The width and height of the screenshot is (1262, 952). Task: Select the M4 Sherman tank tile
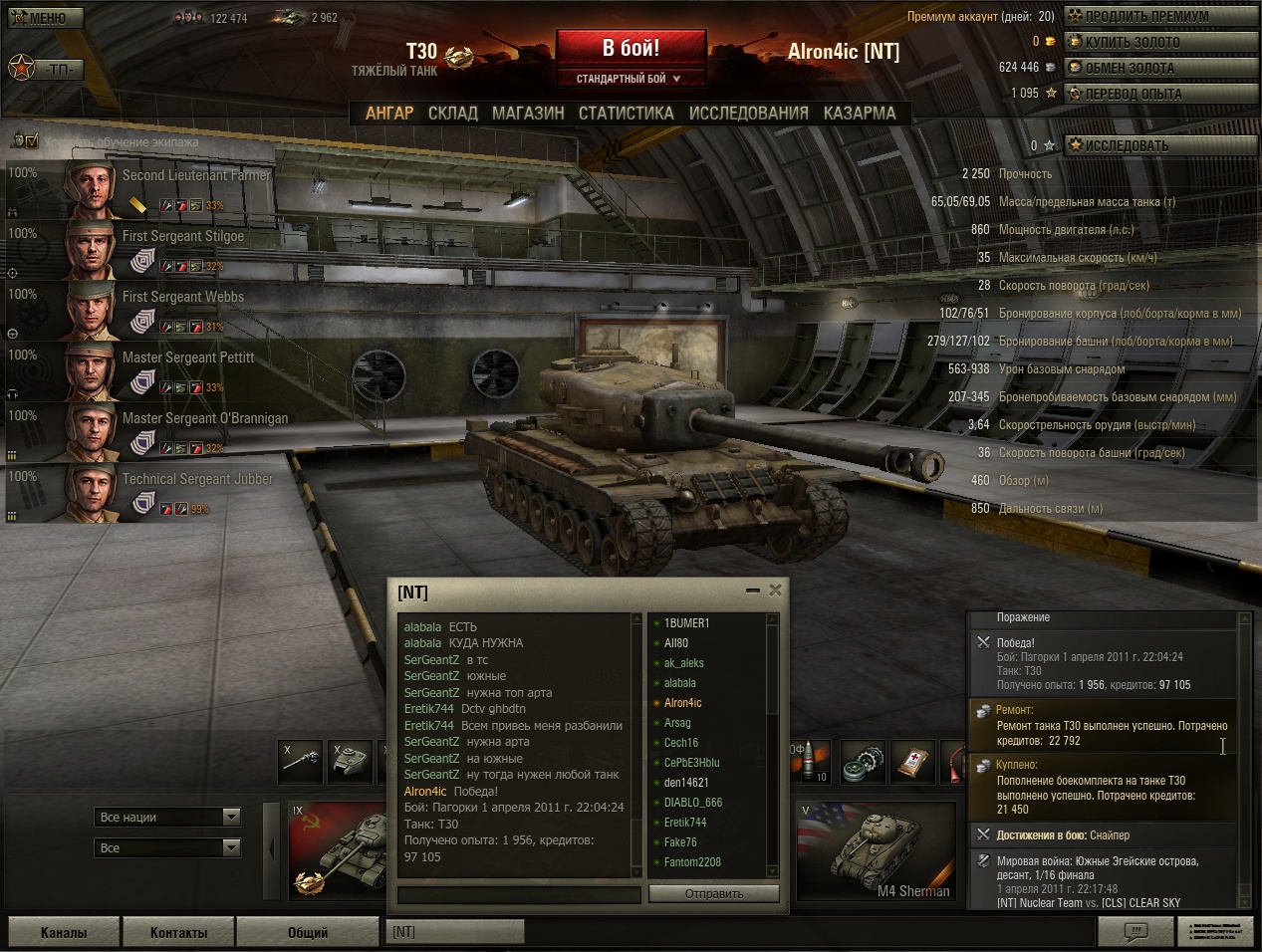click(x=875, y=852)
